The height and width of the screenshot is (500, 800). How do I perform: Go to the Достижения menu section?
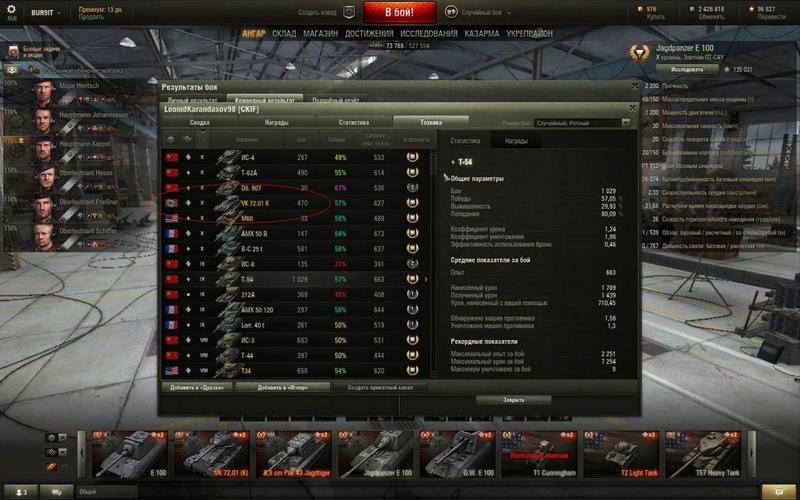coord(369,33)
